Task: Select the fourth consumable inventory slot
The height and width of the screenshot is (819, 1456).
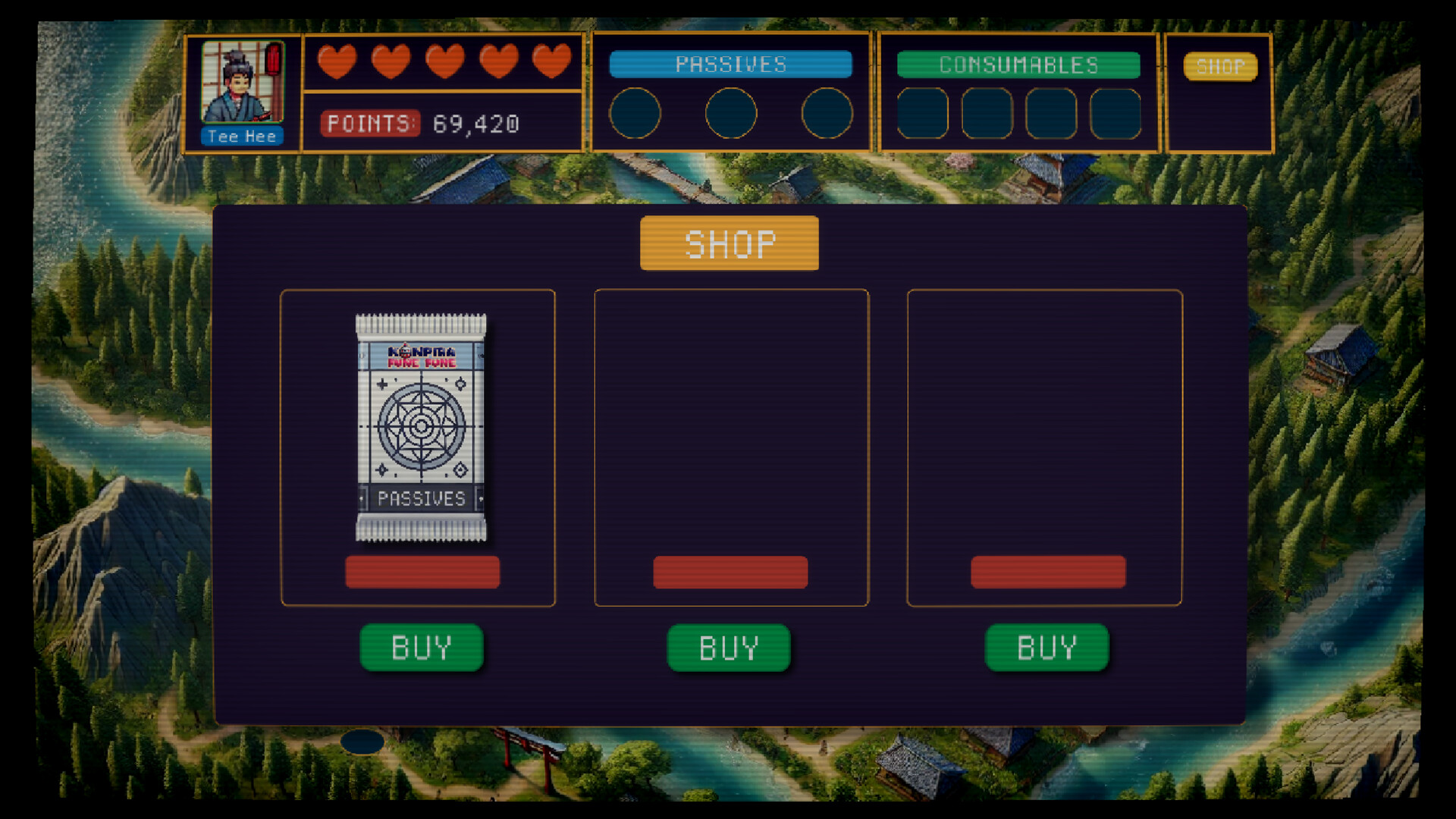Action: point(1116,114)
